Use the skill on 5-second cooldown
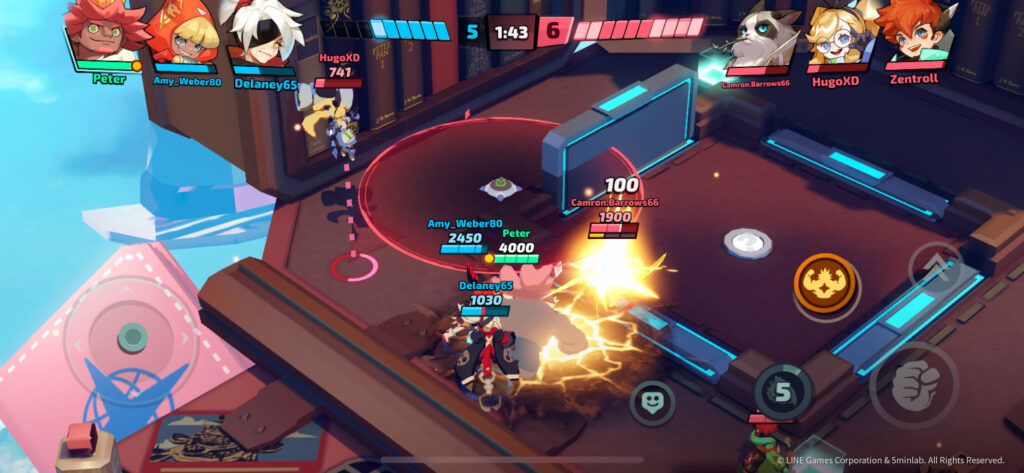 pos(782,391)
